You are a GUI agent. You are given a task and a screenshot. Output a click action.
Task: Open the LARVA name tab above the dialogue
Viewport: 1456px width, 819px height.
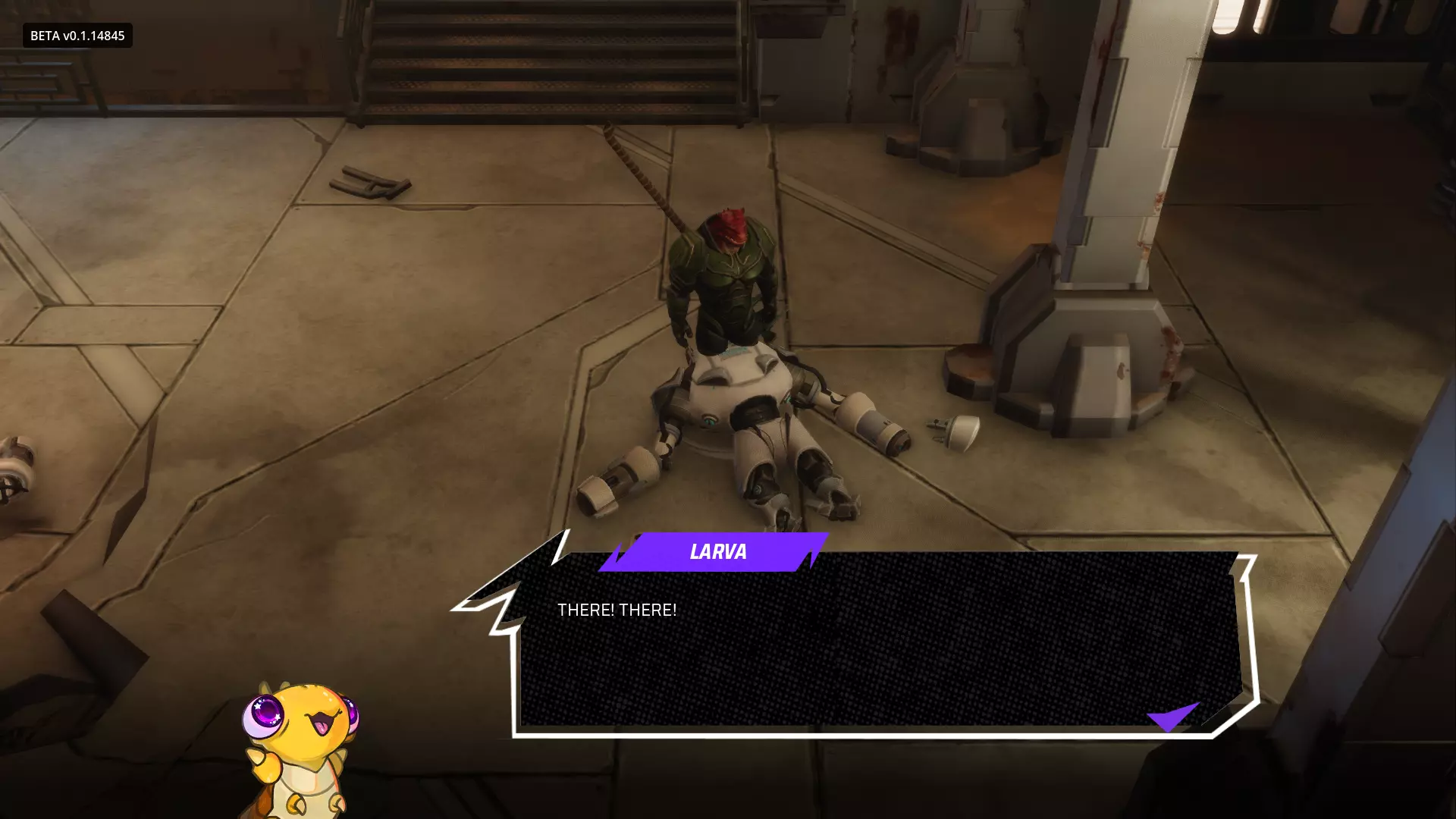(717, 551)
